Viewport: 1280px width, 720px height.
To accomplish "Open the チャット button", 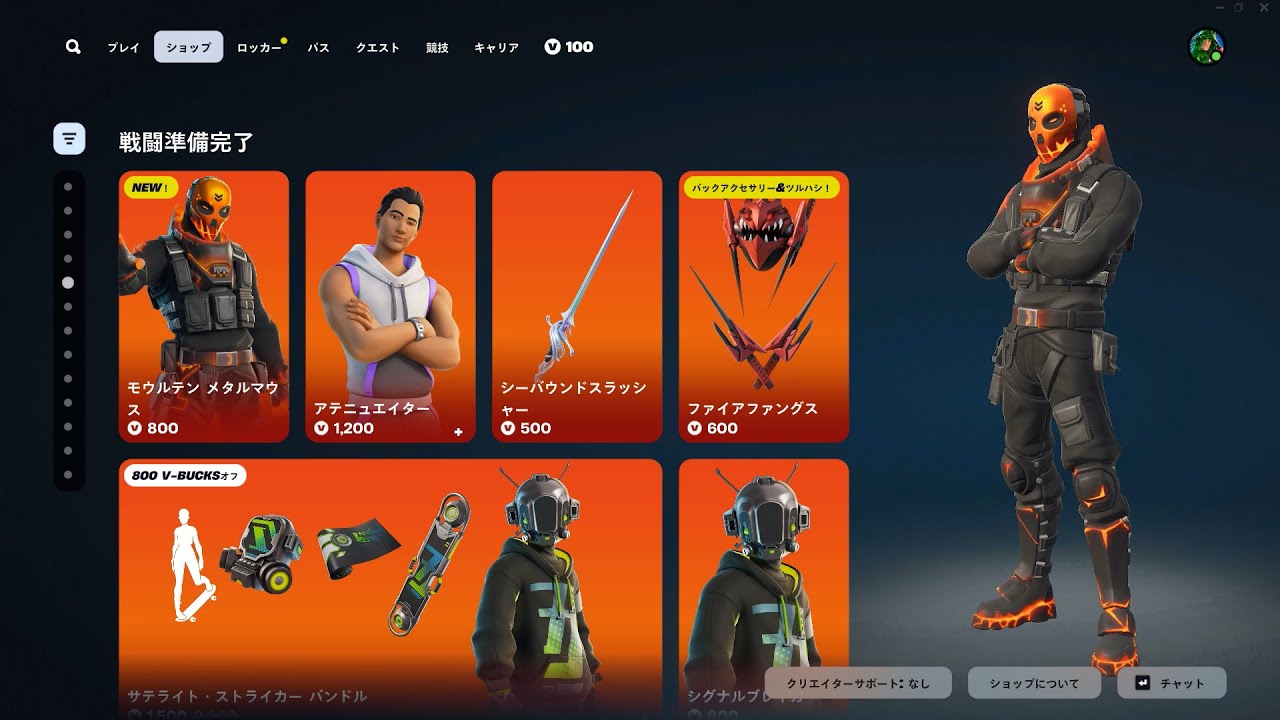I will click(1171, 683).
